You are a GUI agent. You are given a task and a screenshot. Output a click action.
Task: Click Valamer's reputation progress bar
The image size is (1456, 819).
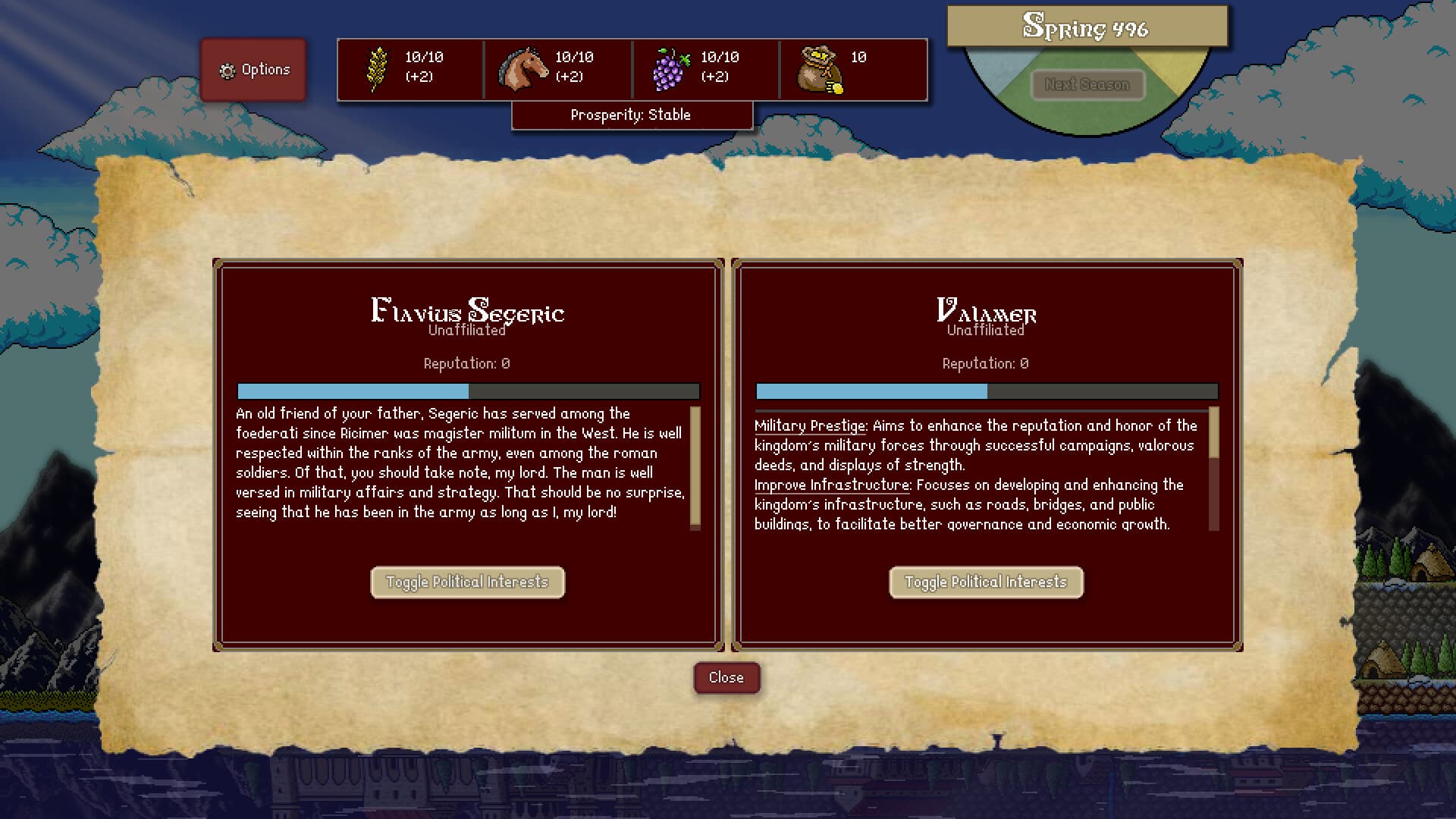pyautogui.click(x=986, y=391)
